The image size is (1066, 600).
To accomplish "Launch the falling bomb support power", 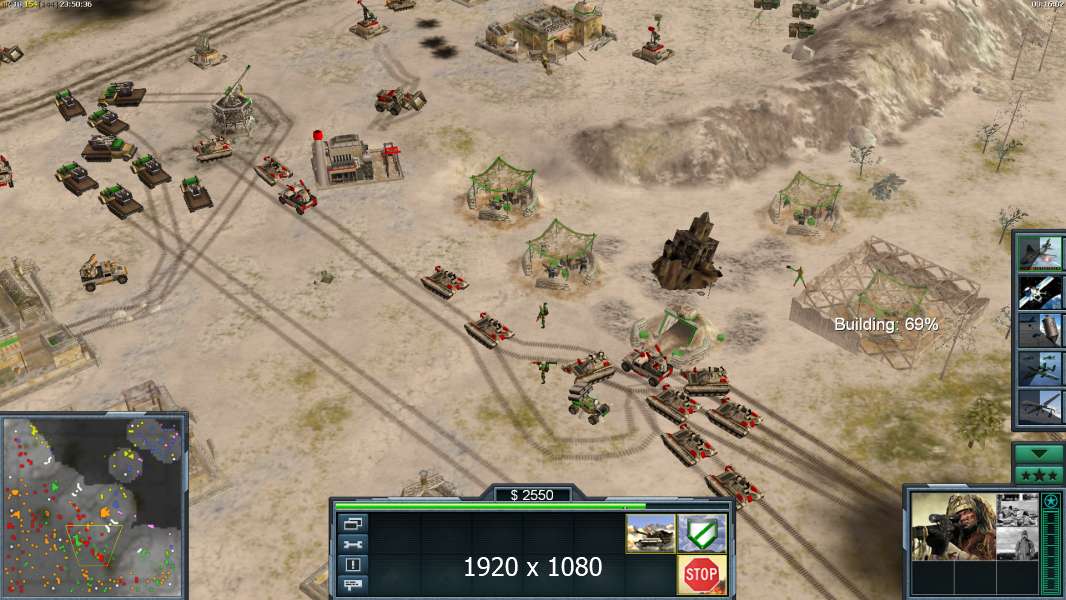I will click(x=1039, y=330).
